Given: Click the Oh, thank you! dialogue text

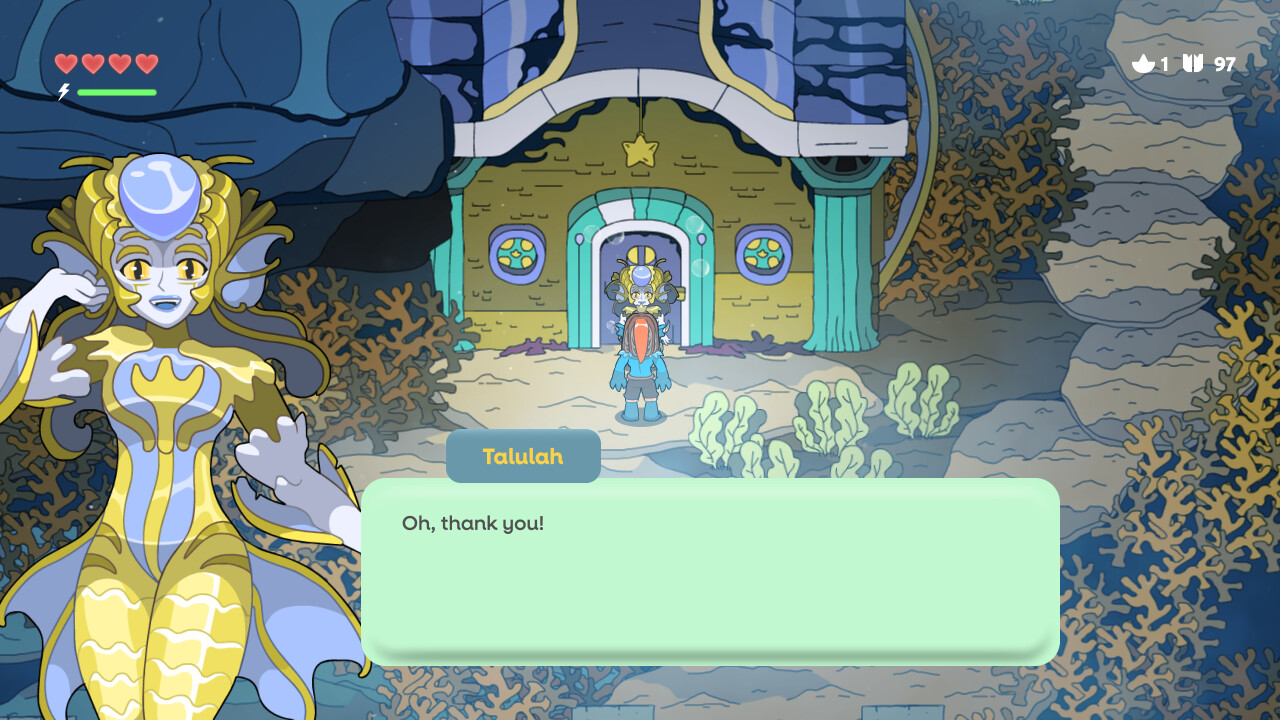Looking at the screenshot, I should coord(472,523).
